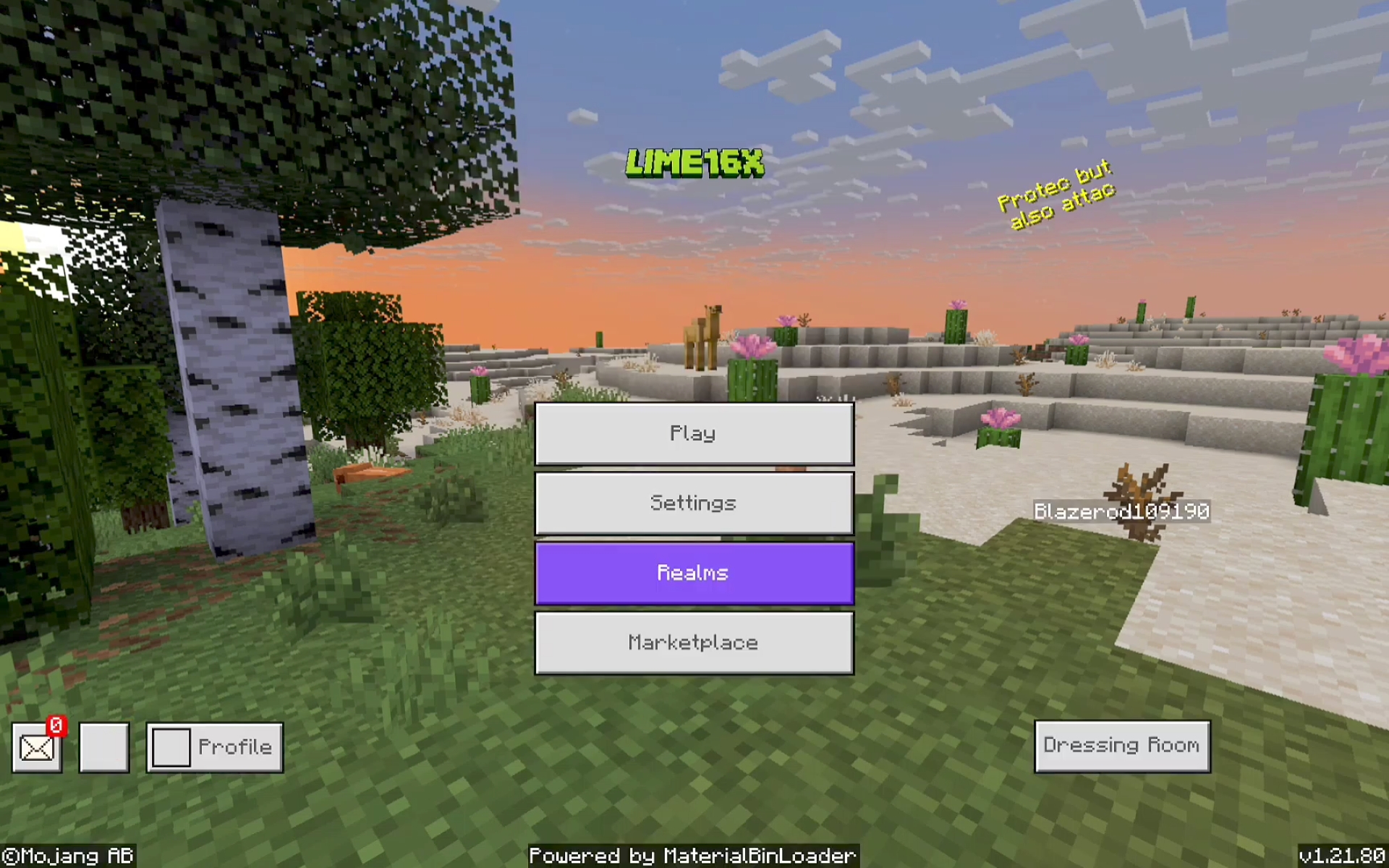Click the blank square button beside the inbox

[x=104, y=747]
